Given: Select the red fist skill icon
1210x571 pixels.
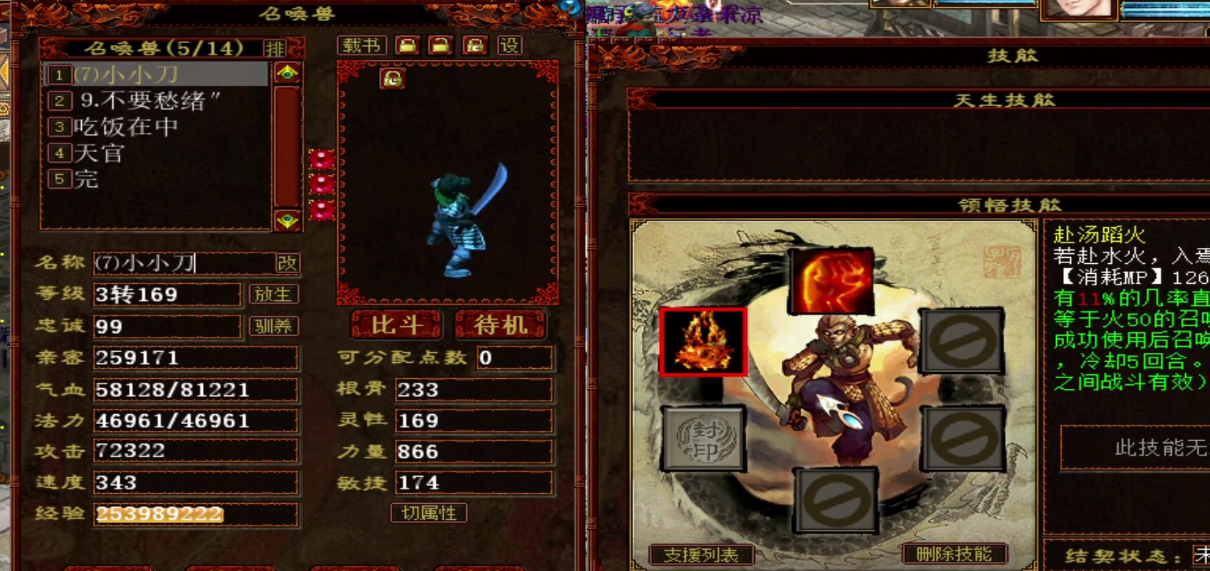Looking at the screenshot, I should [830, 282].
